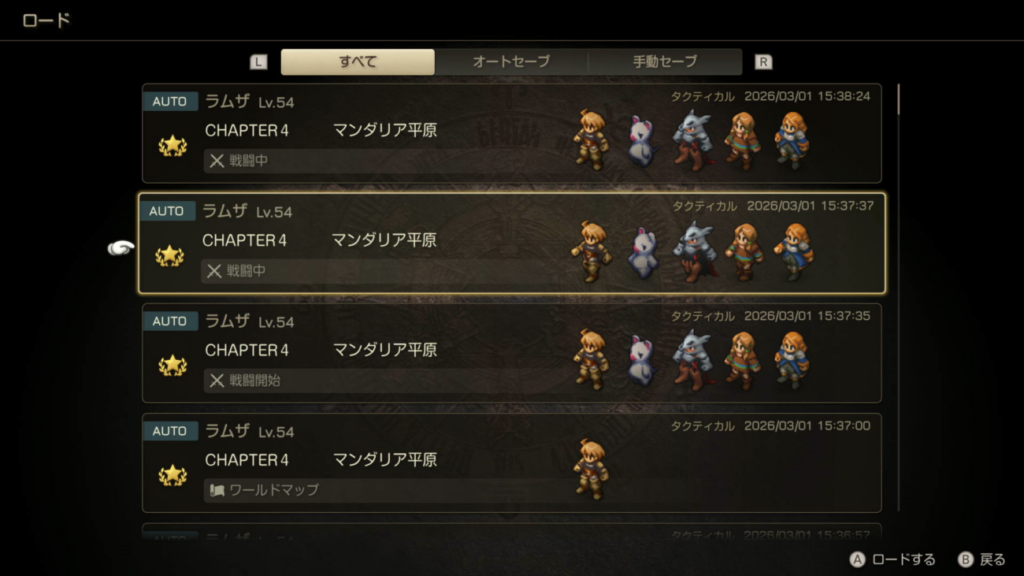Choose the 戦闘開始 save from 15:37:35
This screenshot has width=1024, height=576.
tap(511, 353)
